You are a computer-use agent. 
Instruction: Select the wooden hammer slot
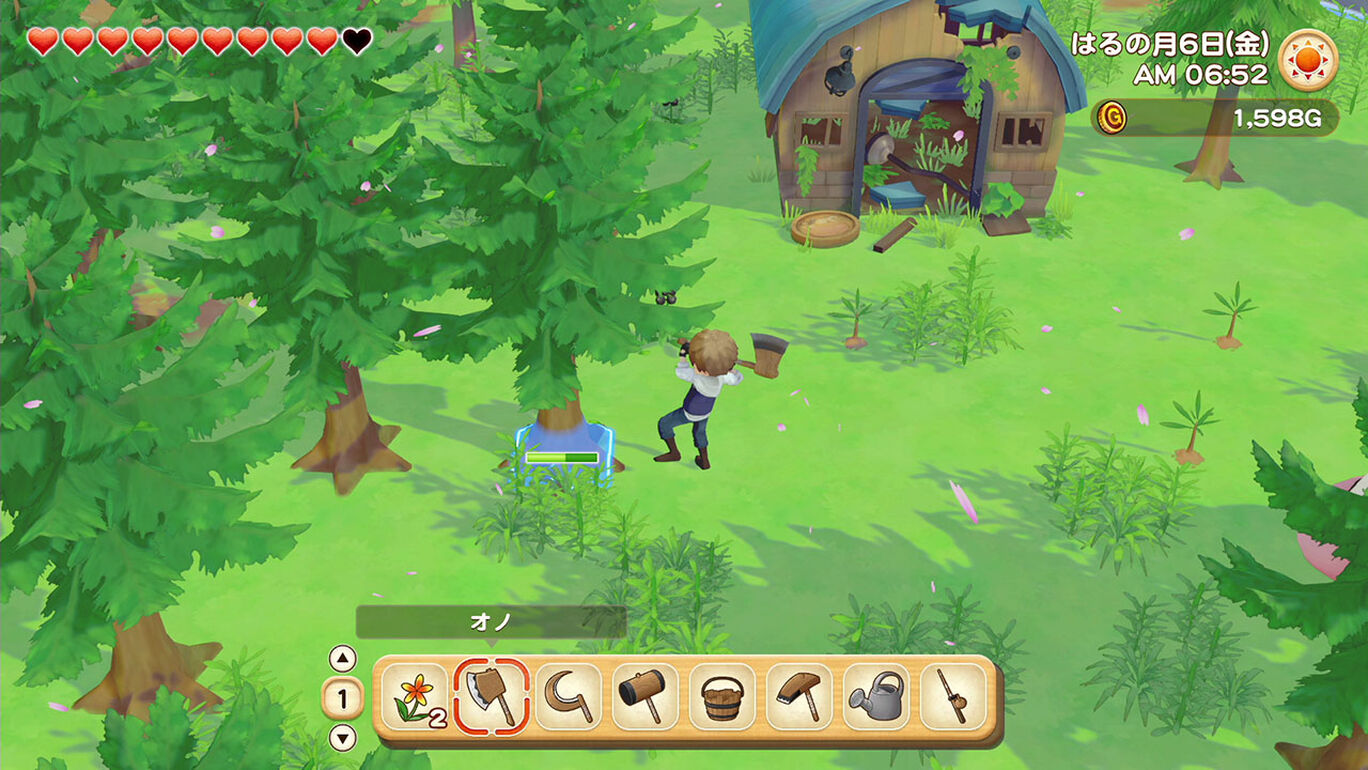coord(645,696)
